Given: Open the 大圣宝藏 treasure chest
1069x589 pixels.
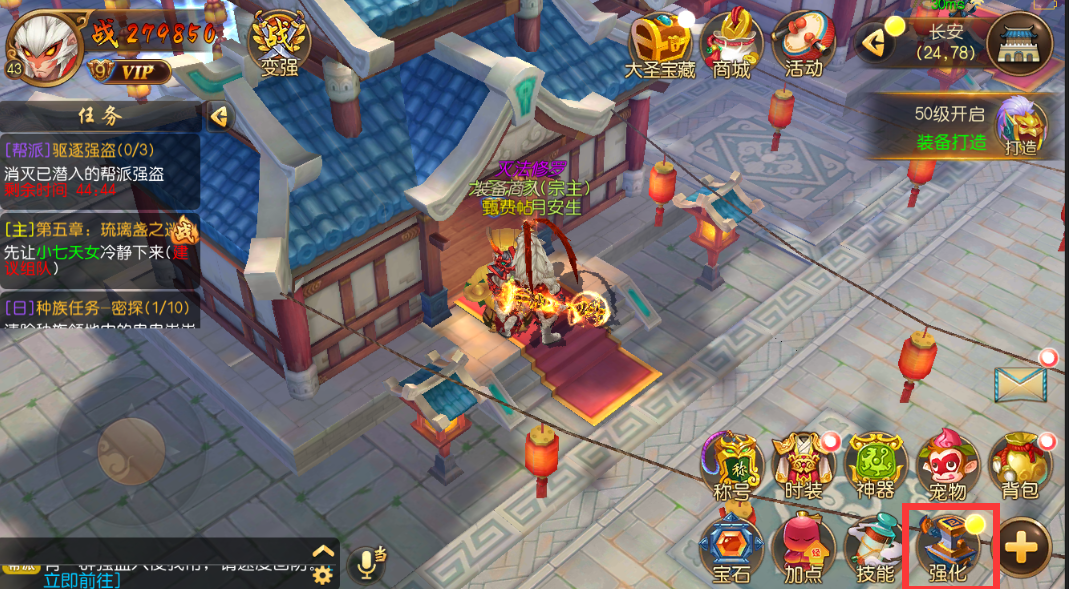Looking at the screenshot, I should click(x=659, y=45).
